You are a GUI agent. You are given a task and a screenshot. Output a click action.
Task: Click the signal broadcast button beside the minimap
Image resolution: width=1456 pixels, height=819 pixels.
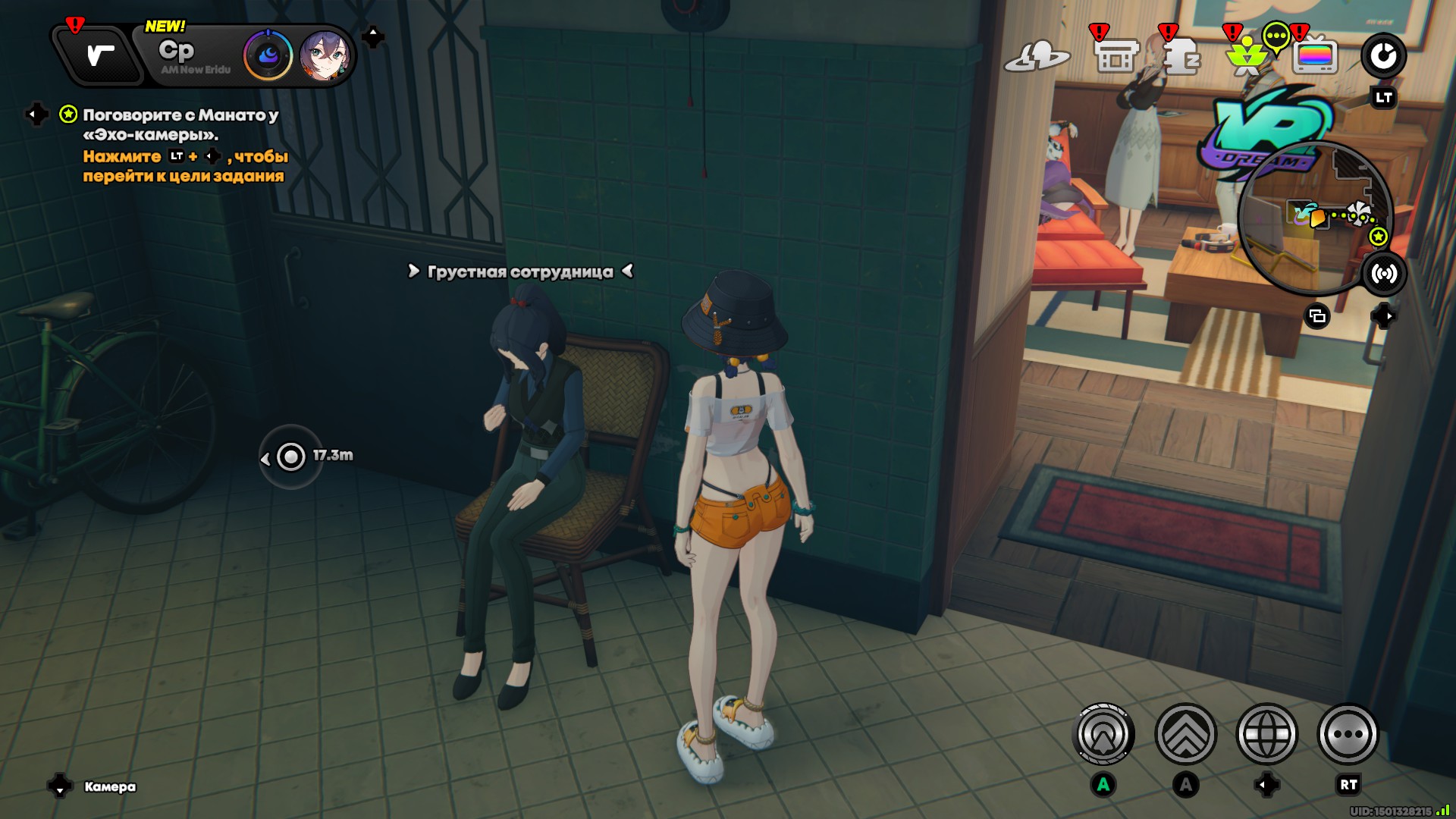[1384, 274]
